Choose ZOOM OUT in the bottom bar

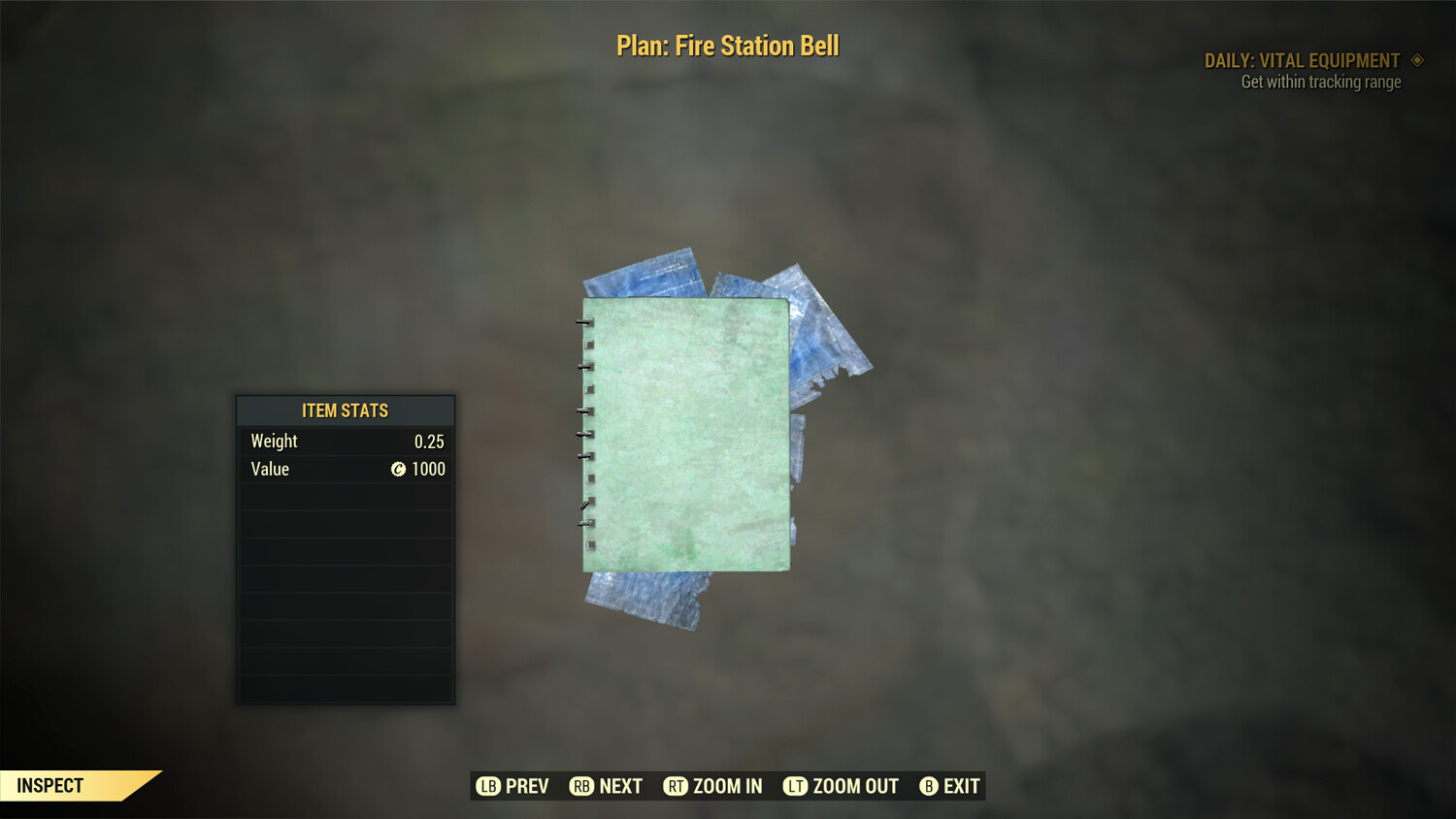[842, 786]
